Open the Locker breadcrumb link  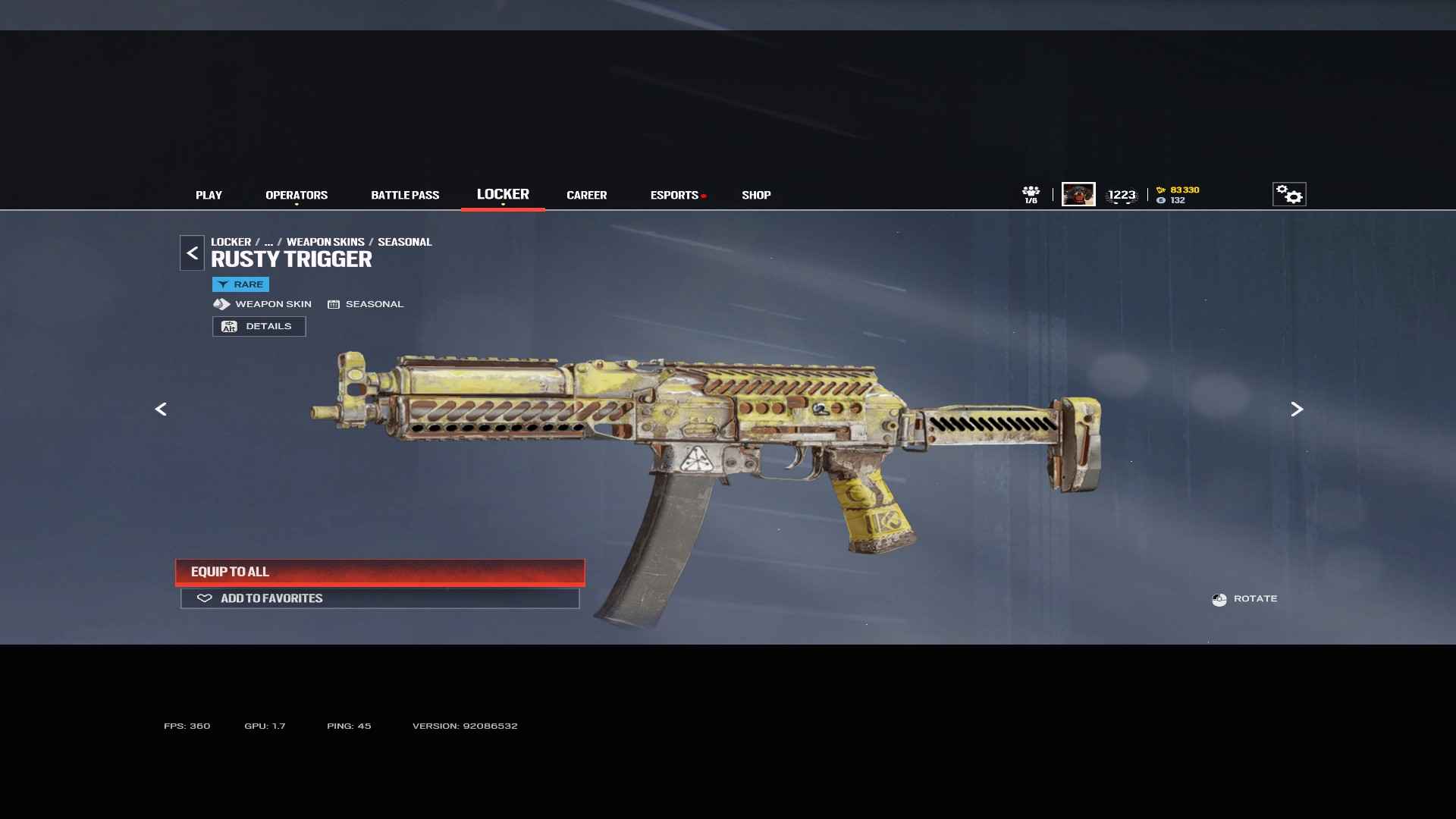tap(231, 242)
